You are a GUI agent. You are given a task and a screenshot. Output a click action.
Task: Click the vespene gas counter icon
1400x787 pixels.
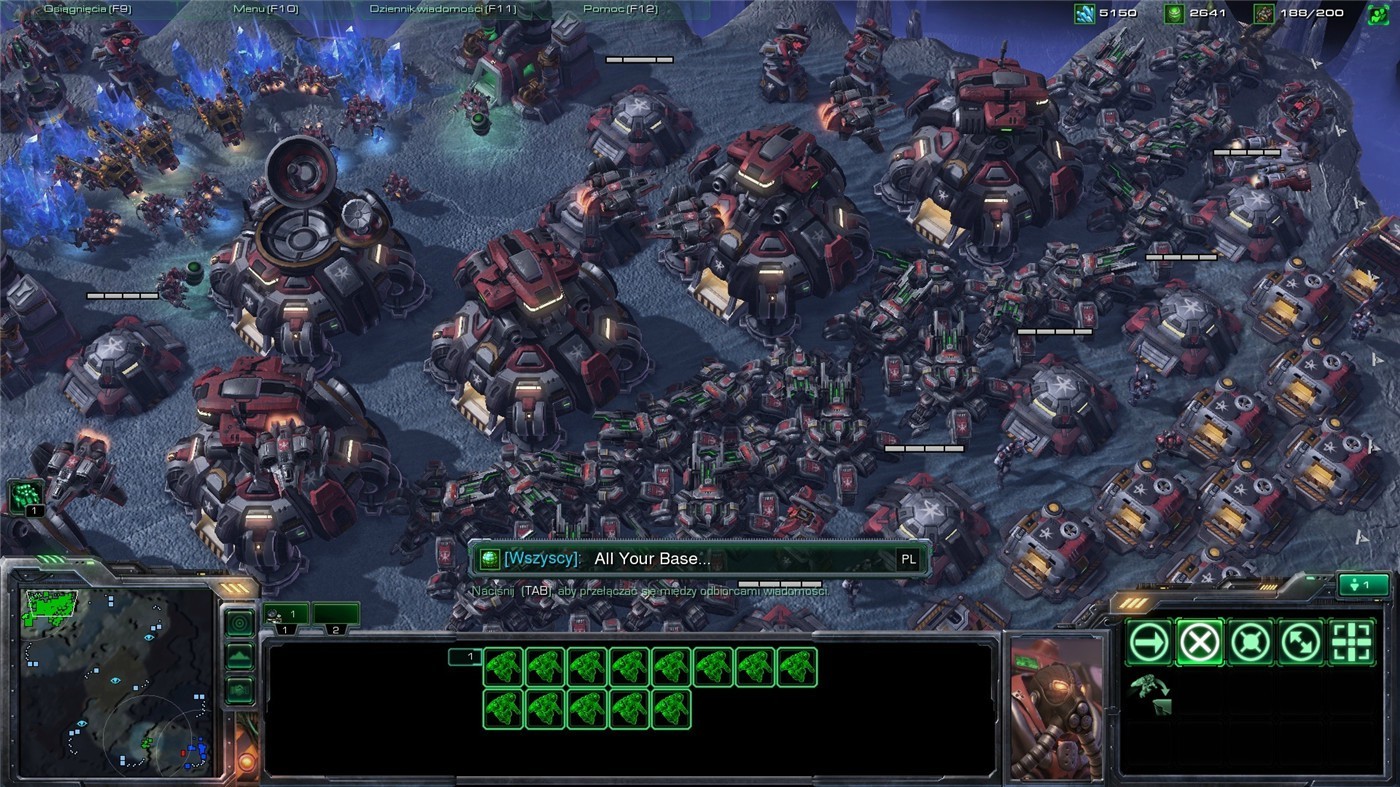pos(1173,13)
